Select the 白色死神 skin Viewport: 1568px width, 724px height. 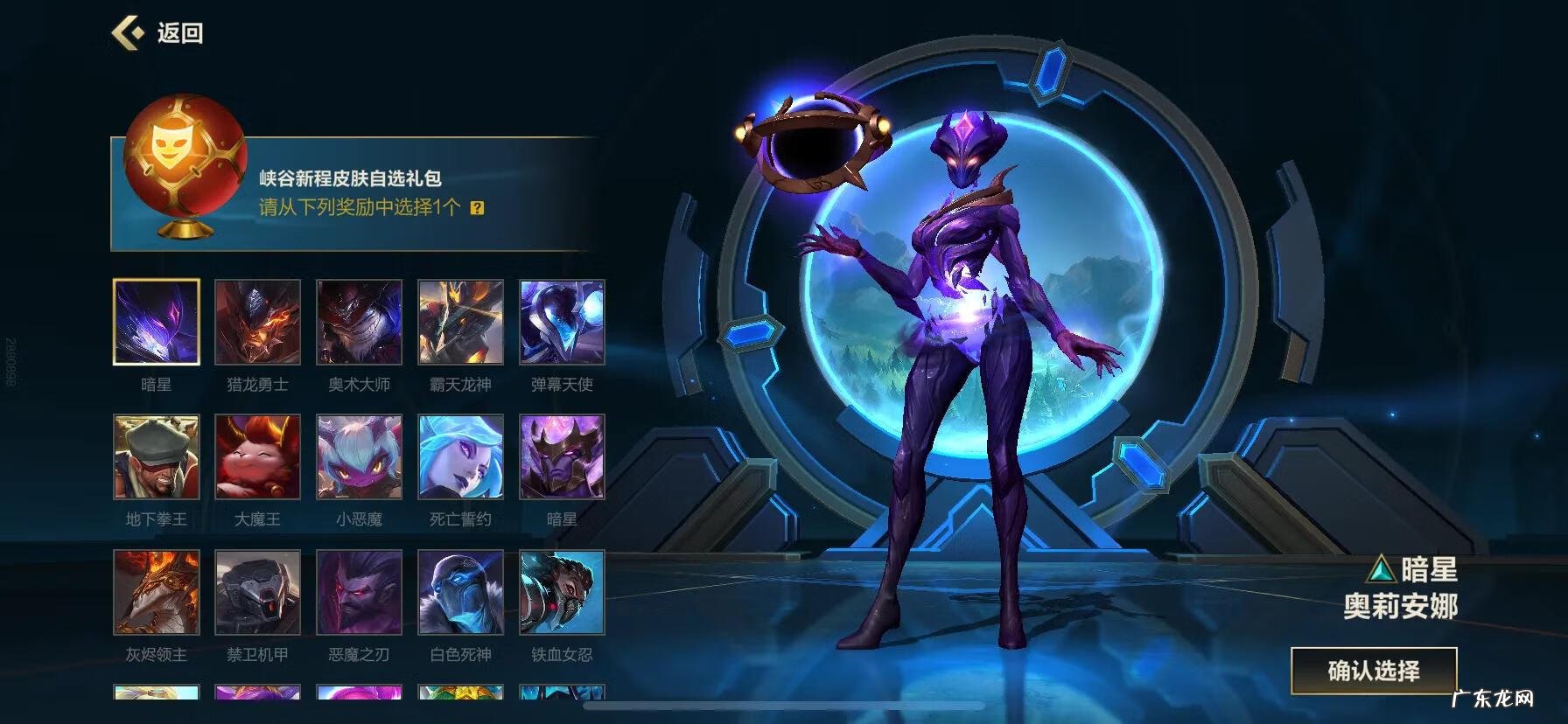click(x=460, y=592)
